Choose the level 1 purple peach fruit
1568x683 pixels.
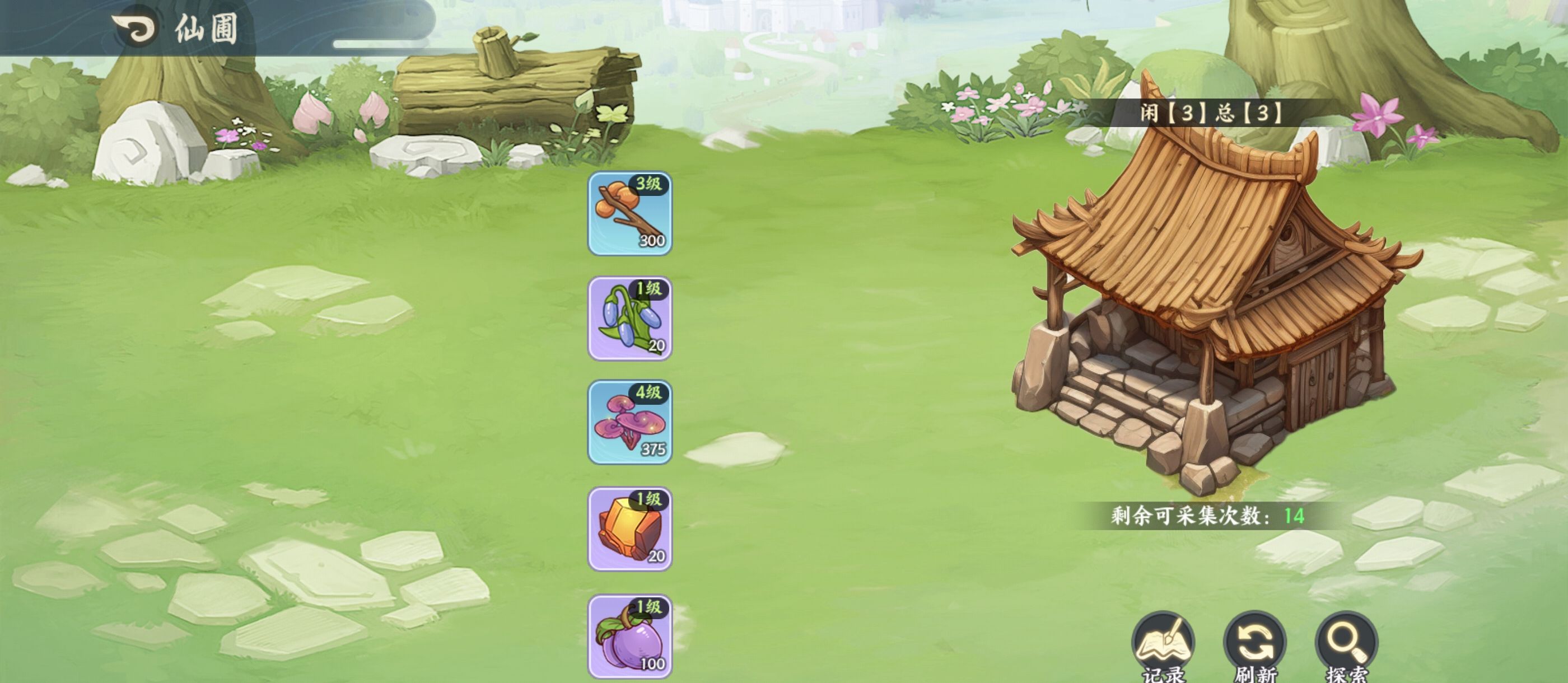[629, 637]
